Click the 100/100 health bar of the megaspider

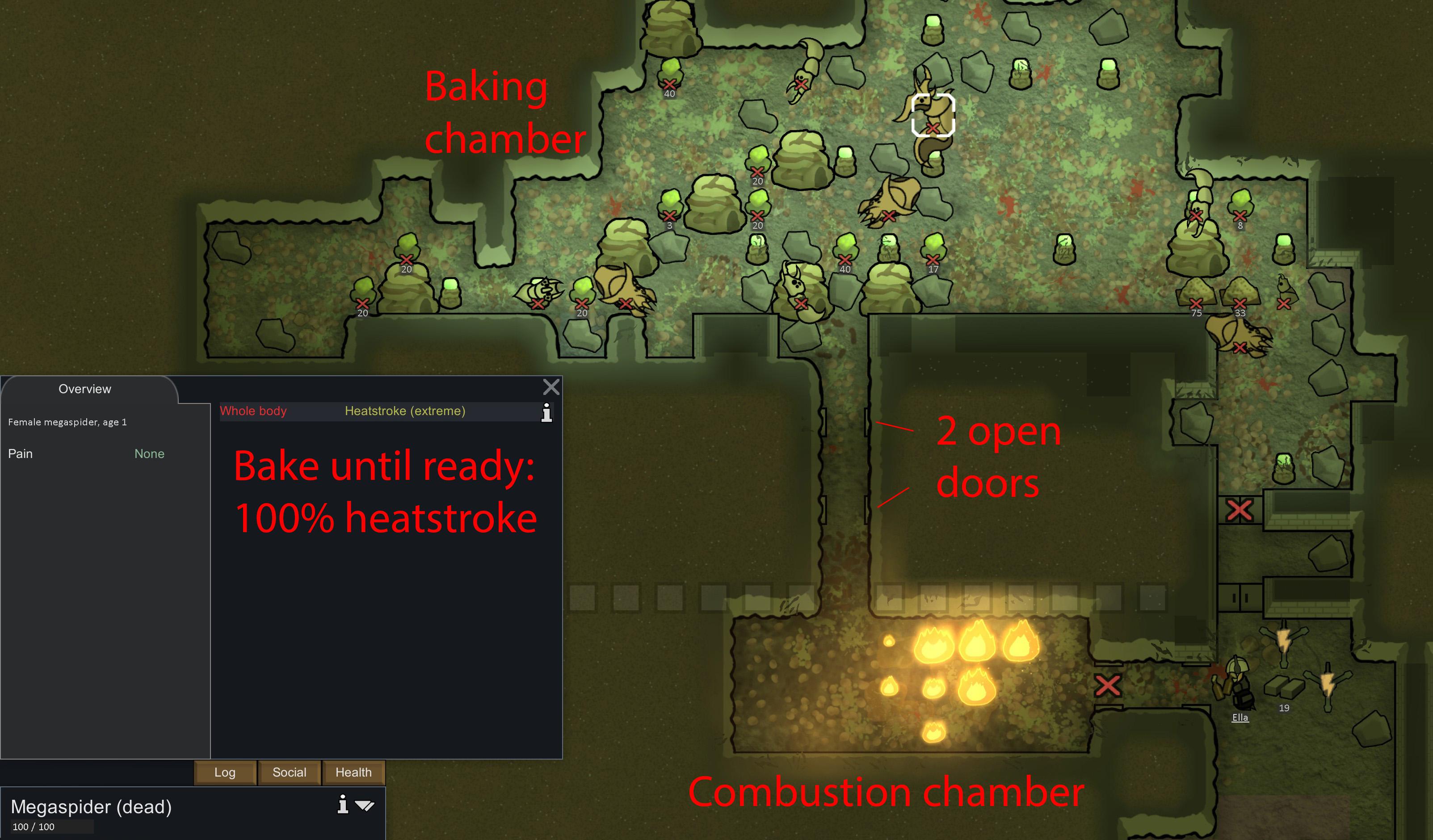[x=46, y=827]
